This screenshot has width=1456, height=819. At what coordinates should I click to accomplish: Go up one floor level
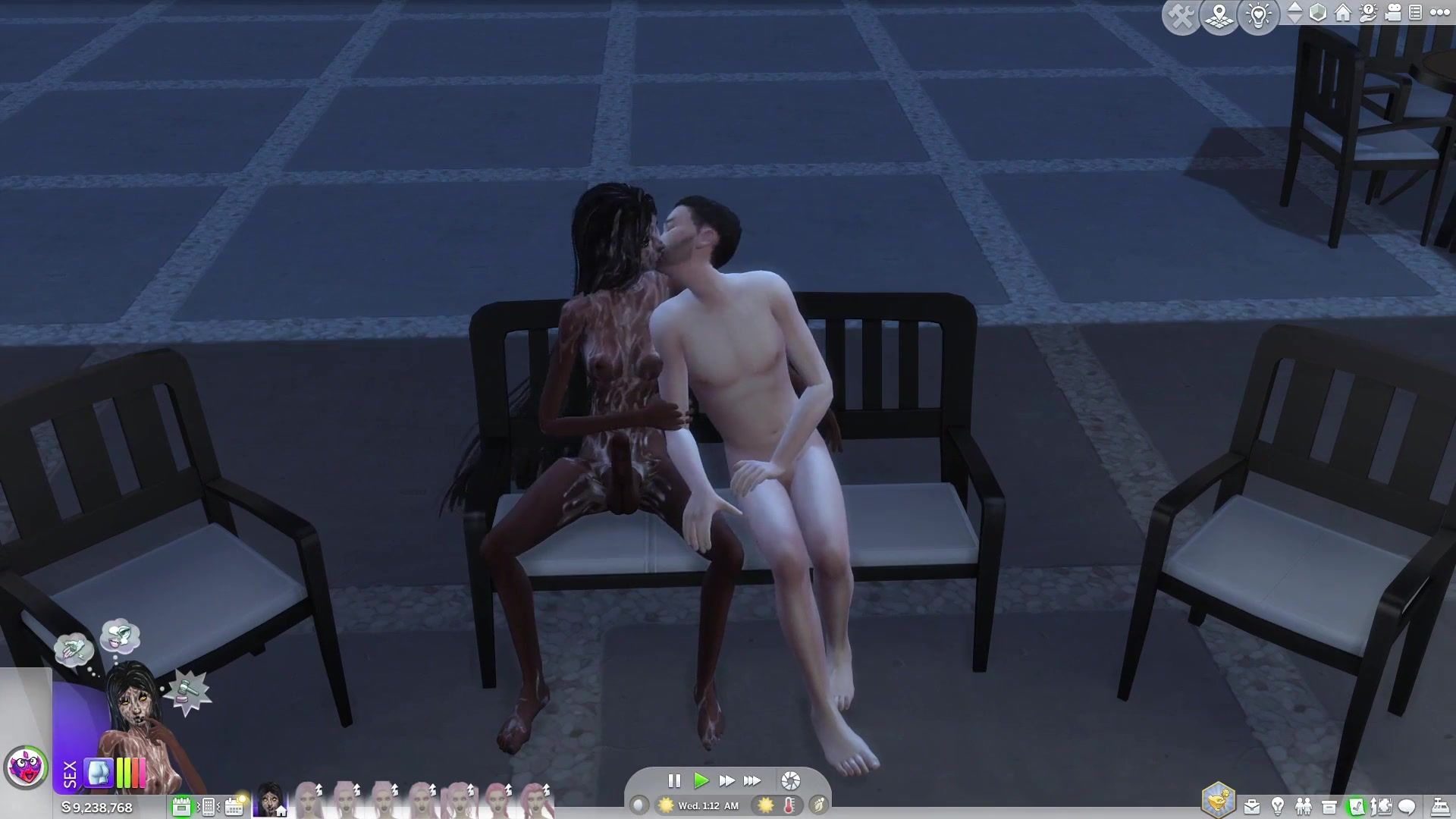point(1294,7)
